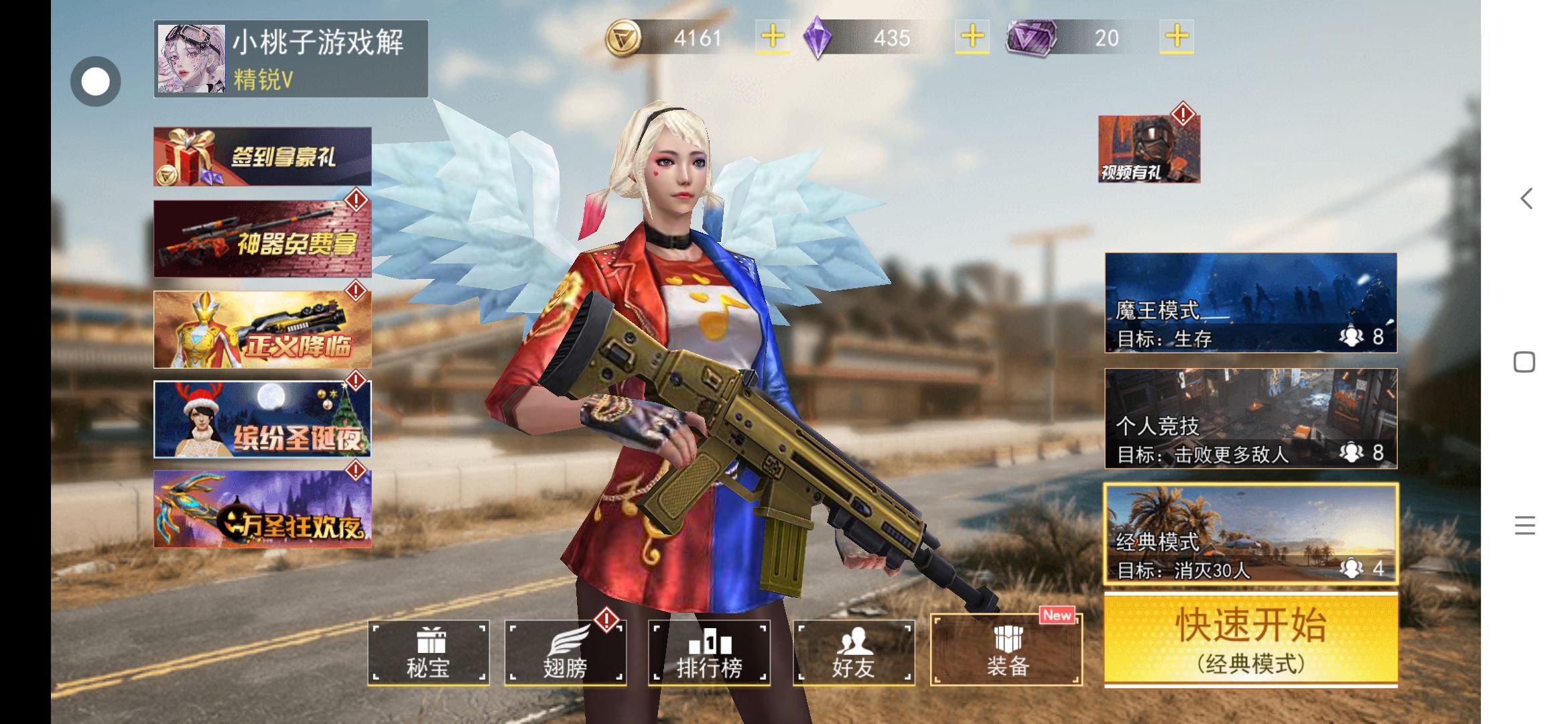The image size is (1568, 724).
Task: Open the 视频有礼 video reward icon
Action: coord(1149,149)
